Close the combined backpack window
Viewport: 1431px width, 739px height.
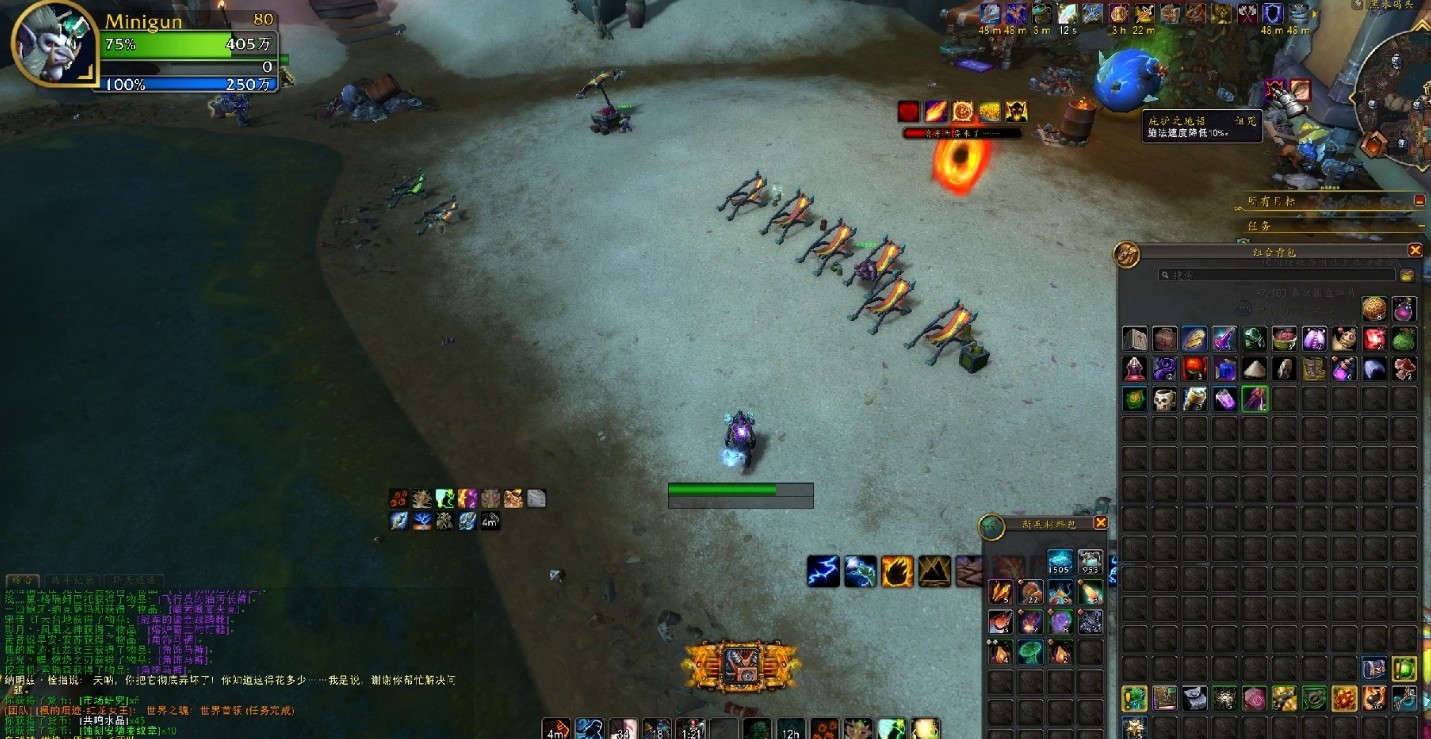pos(1415,250)
